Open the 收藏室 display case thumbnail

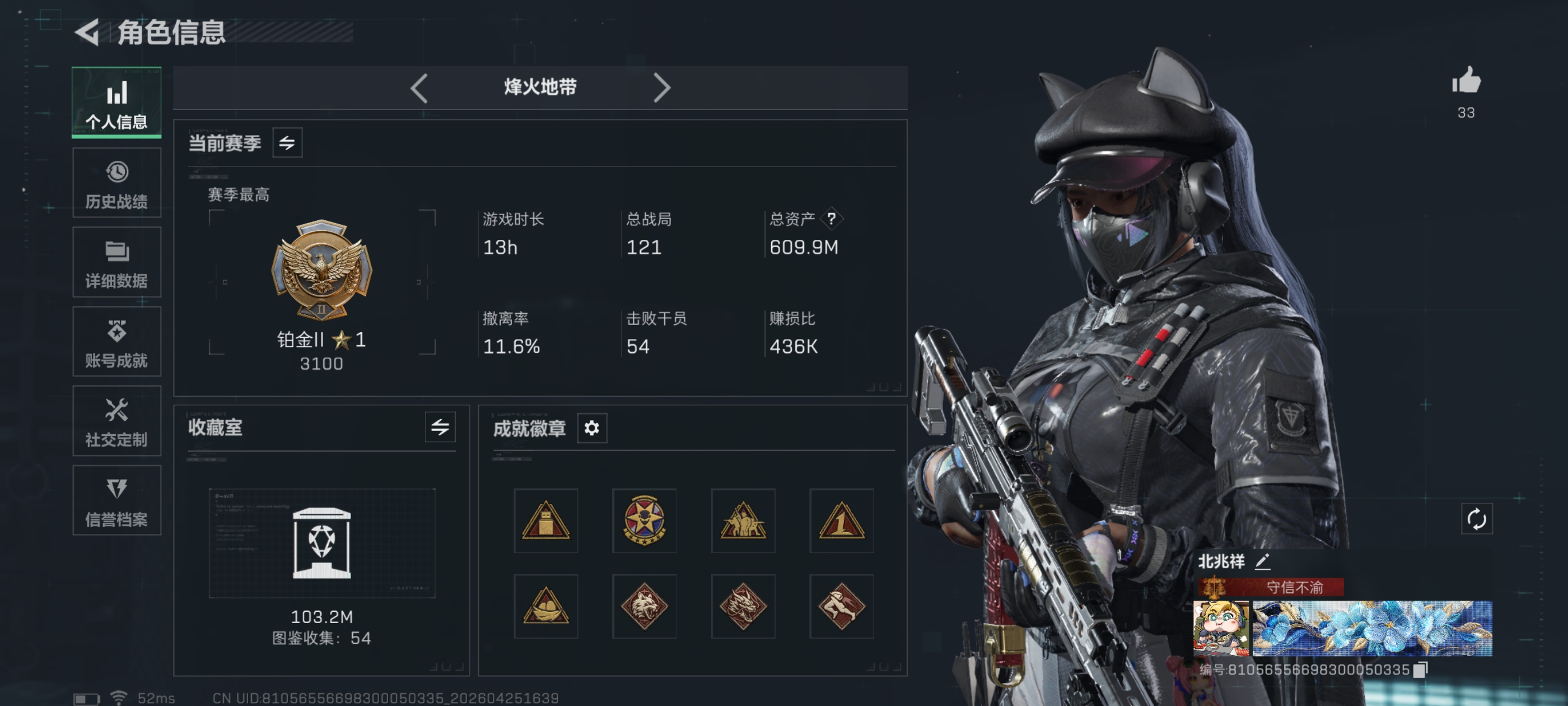click(321, 543)
